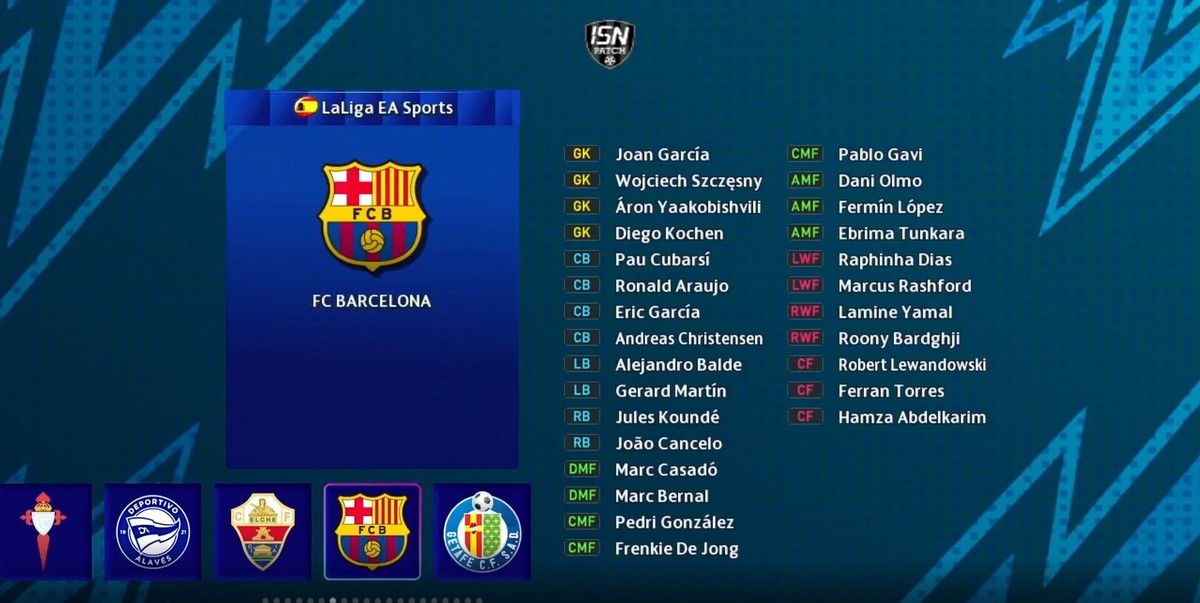Choose Wojciech Szczęsny from the roster
This screenshot has height=603, width=1200.
(688, 181)
